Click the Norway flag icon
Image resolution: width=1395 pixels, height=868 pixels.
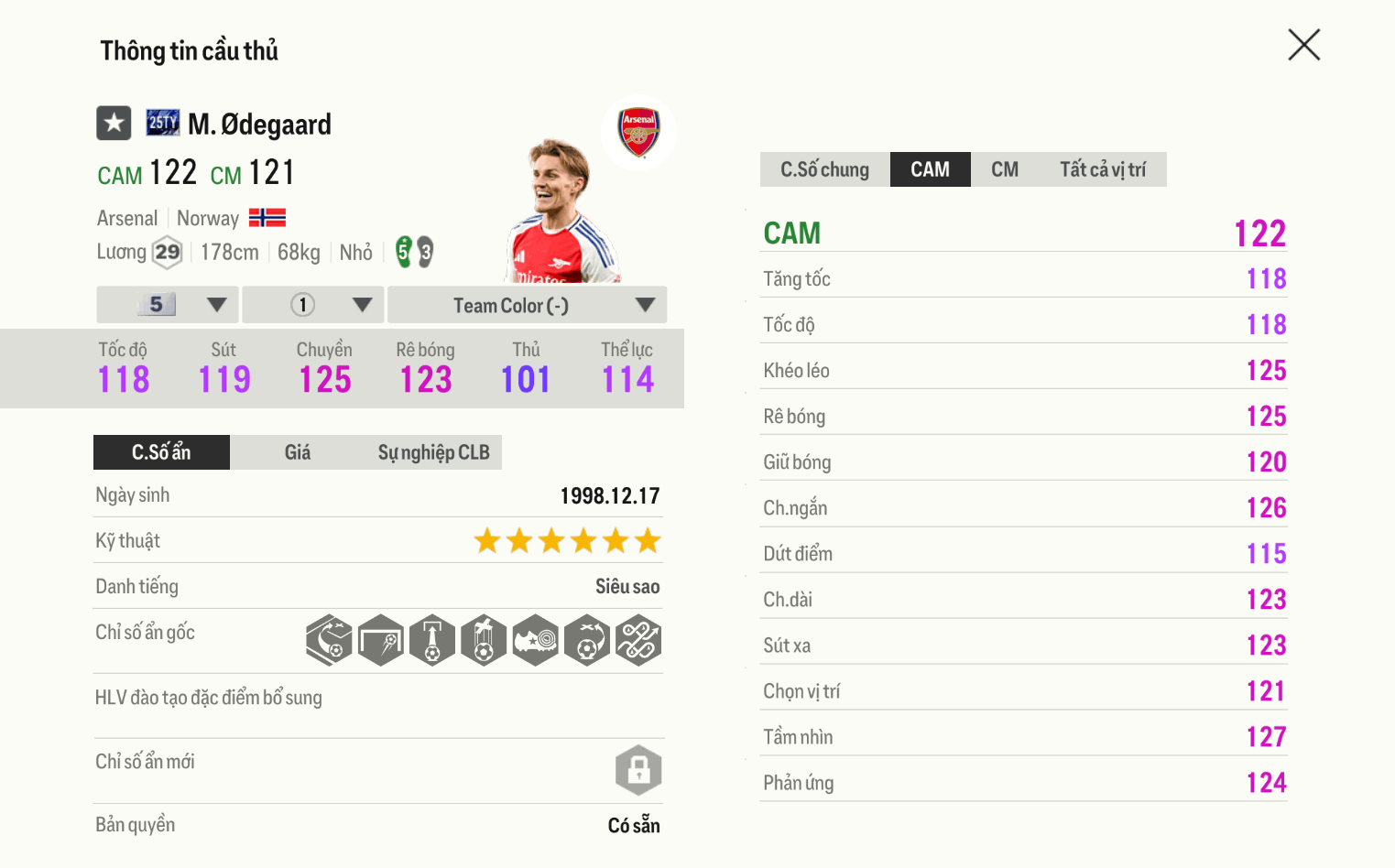coord(267,218)
